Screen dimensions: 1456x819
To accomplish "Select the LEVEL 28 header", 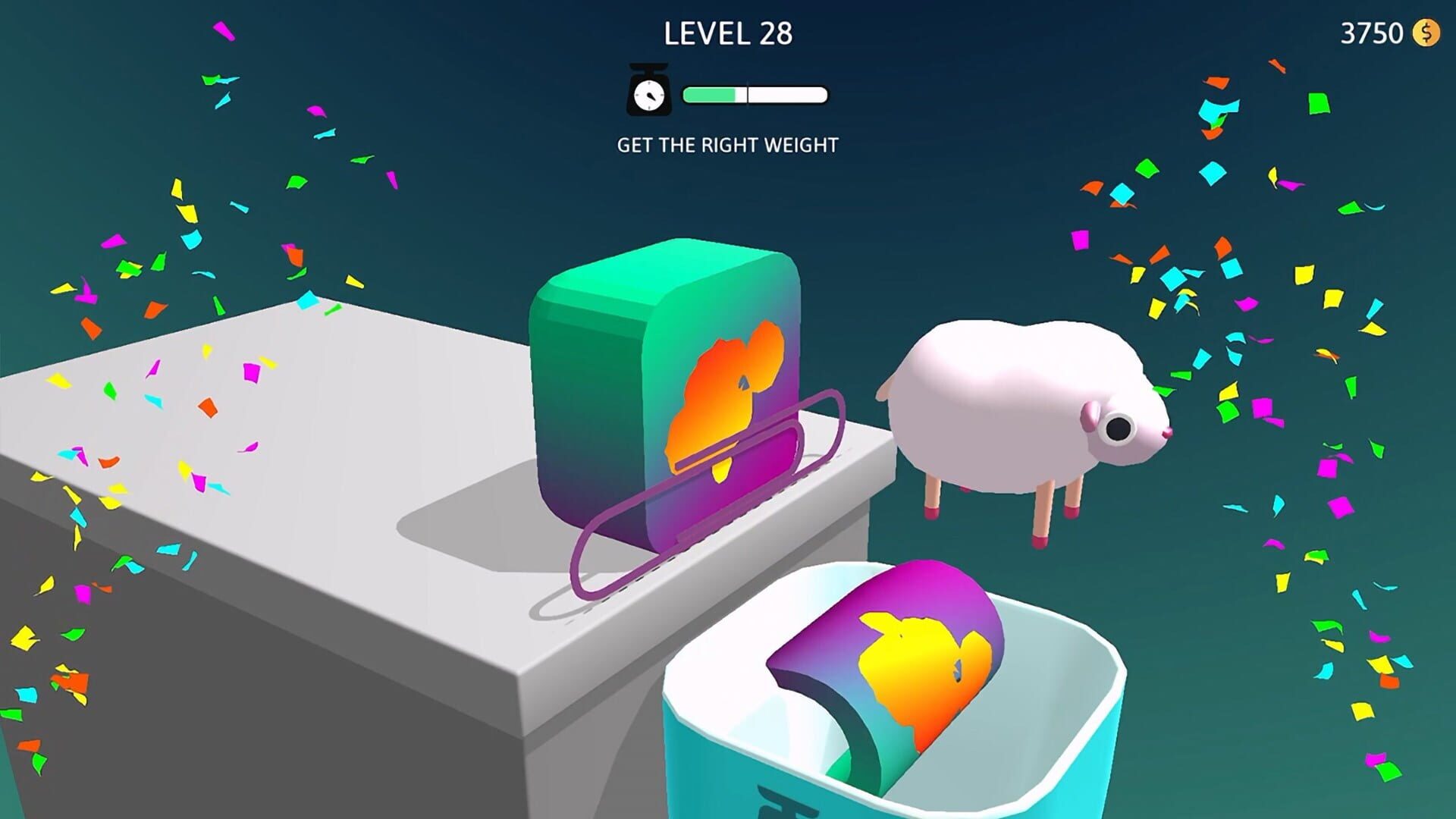I will point(728,33).
